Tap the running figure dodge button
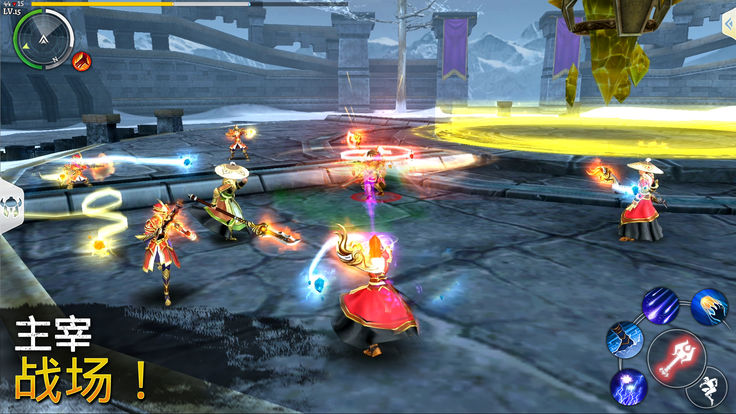The image size is (736, 414). [708, 388]
